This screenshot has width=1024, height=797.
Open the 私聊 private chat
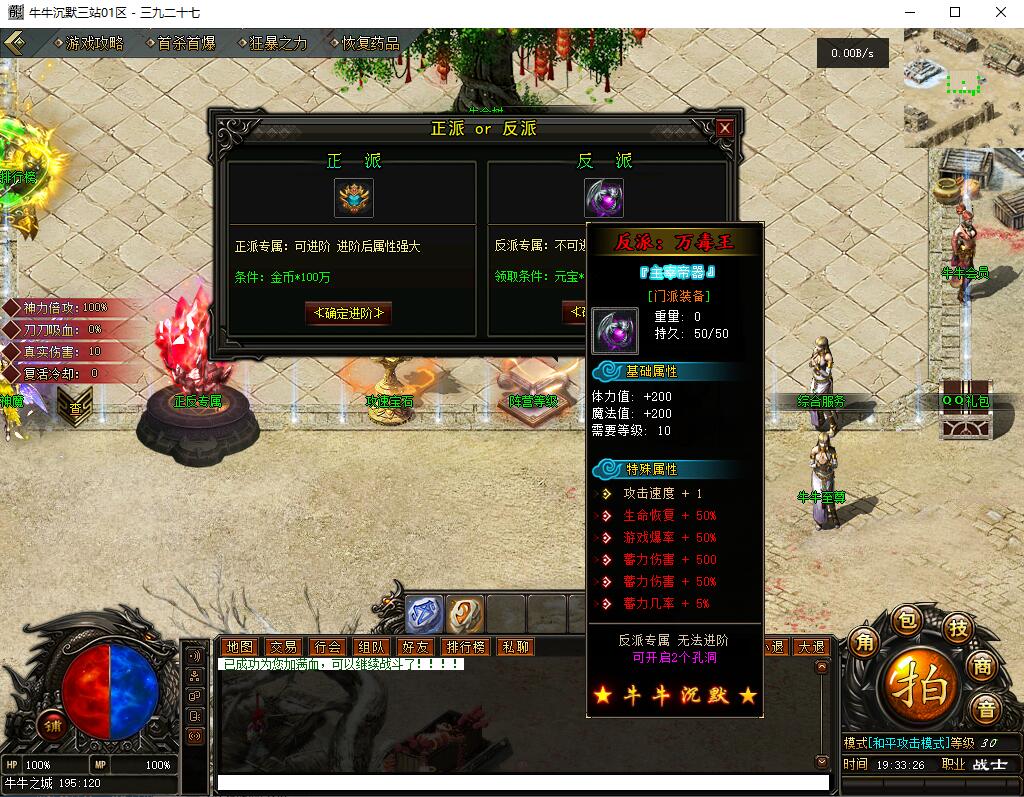click(515, 647)
